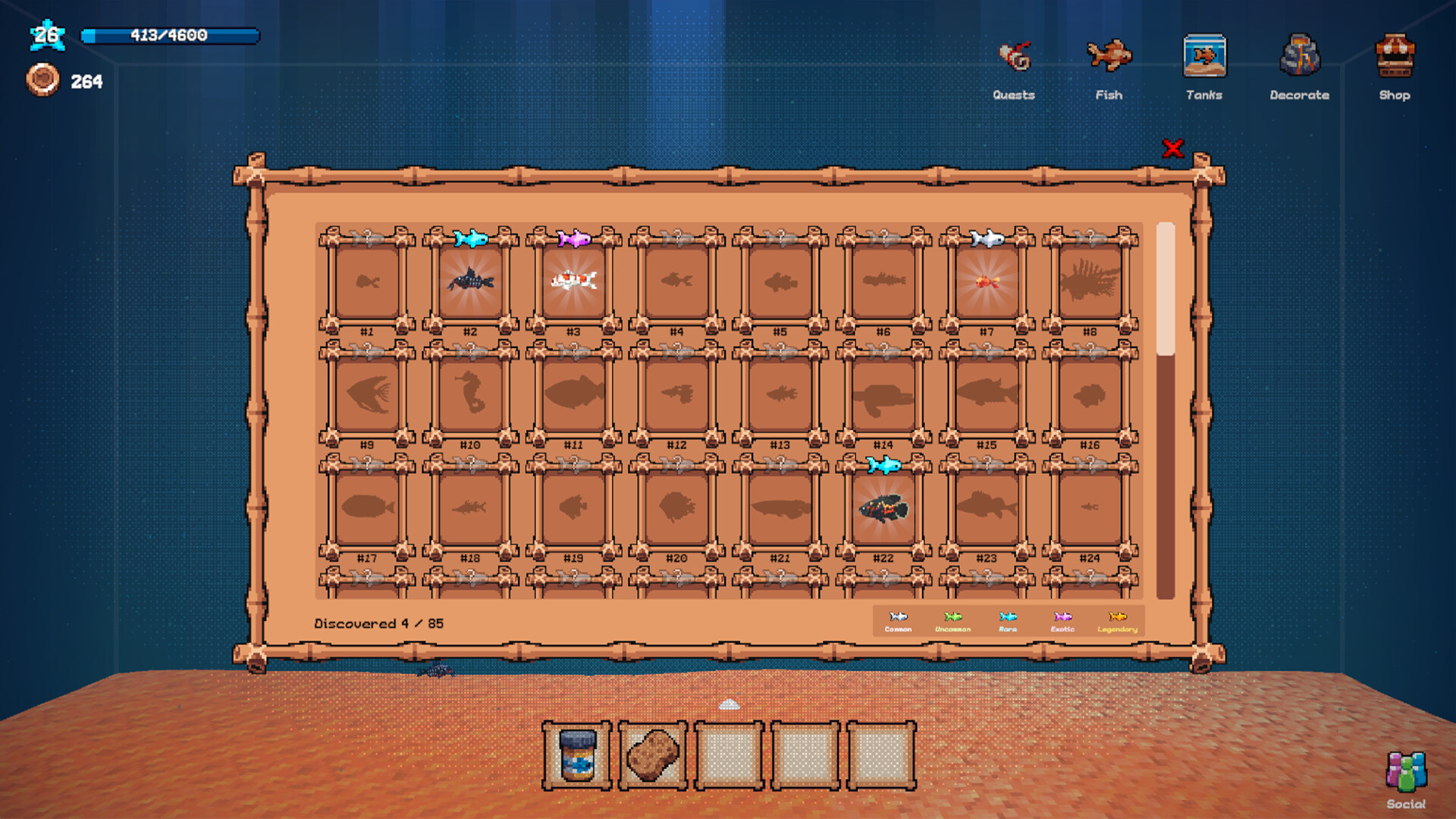Screen dimensions: 1456x819
Task: Open the white koi entry #3
Action: [573, 281]
